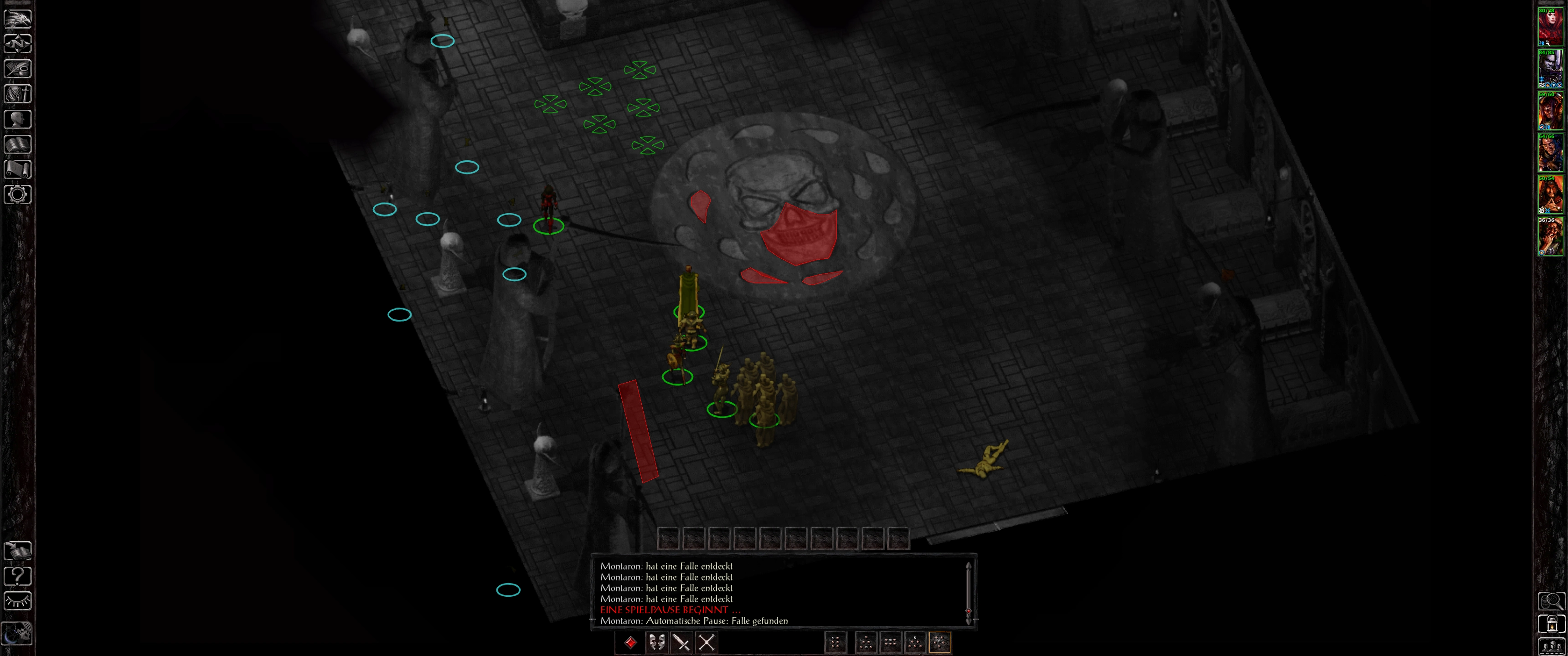Click the magnifying glass button
The image size is (1568, 656).
pyautogui.click(x=1551, y=601)
